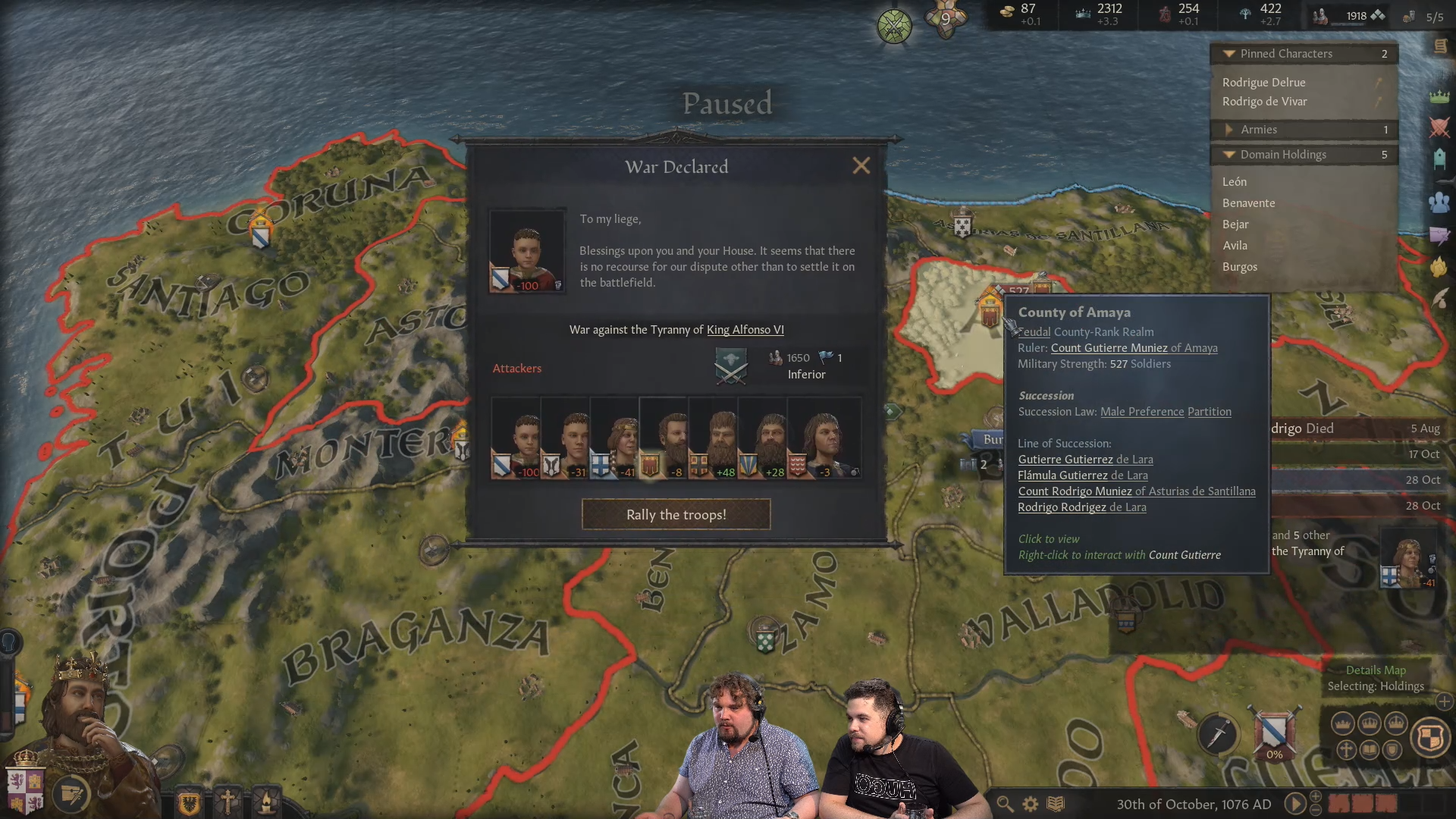The width and height of the screenshot is (1456, 819).
Task: Select Burgos in Domain Holdings
Action: click(1240, 267)
